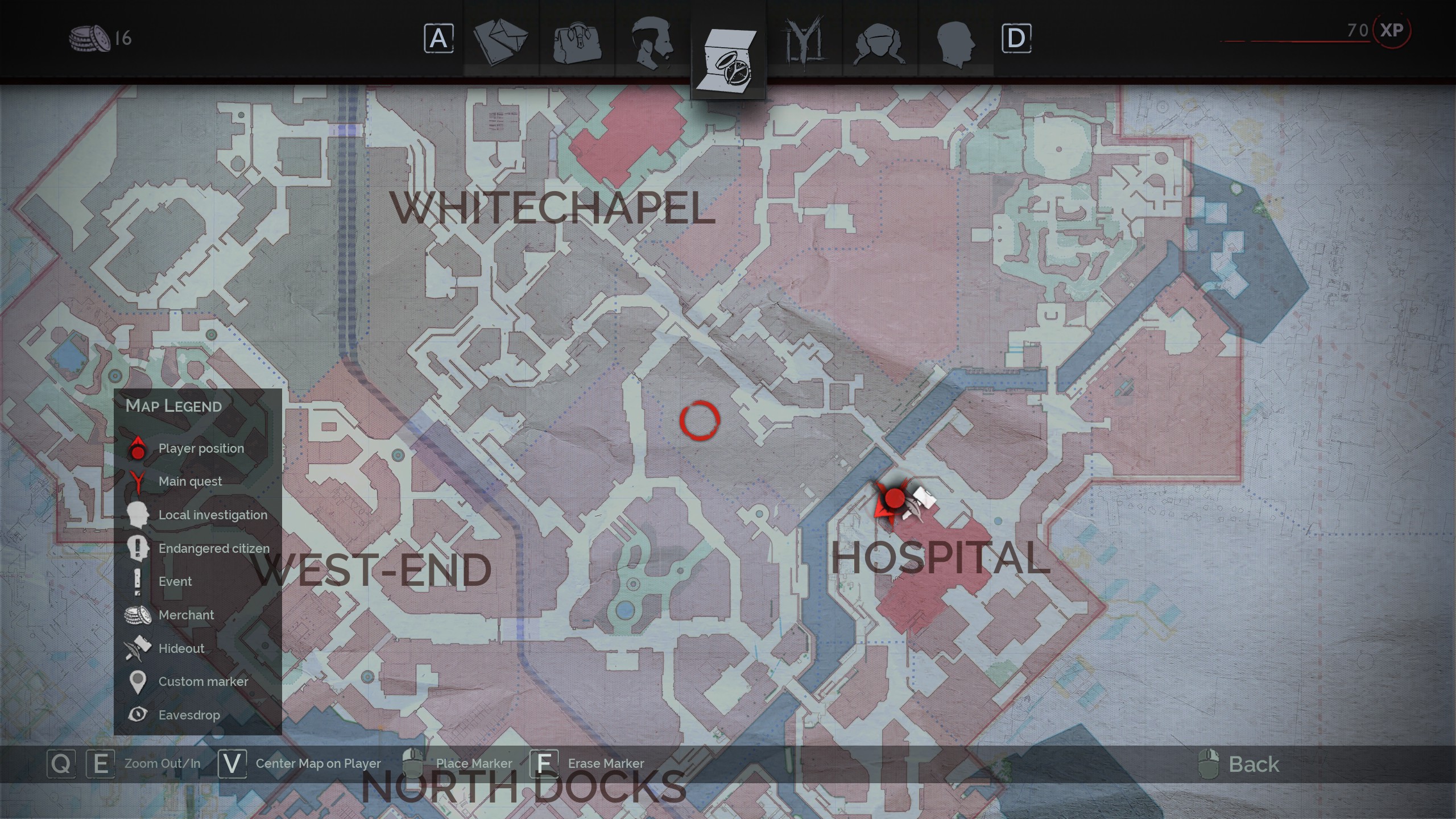Open the dripping Y emblem tab
Viewport: 1456px width, 819px height.
pyautogui.click(x=804, y=40)
